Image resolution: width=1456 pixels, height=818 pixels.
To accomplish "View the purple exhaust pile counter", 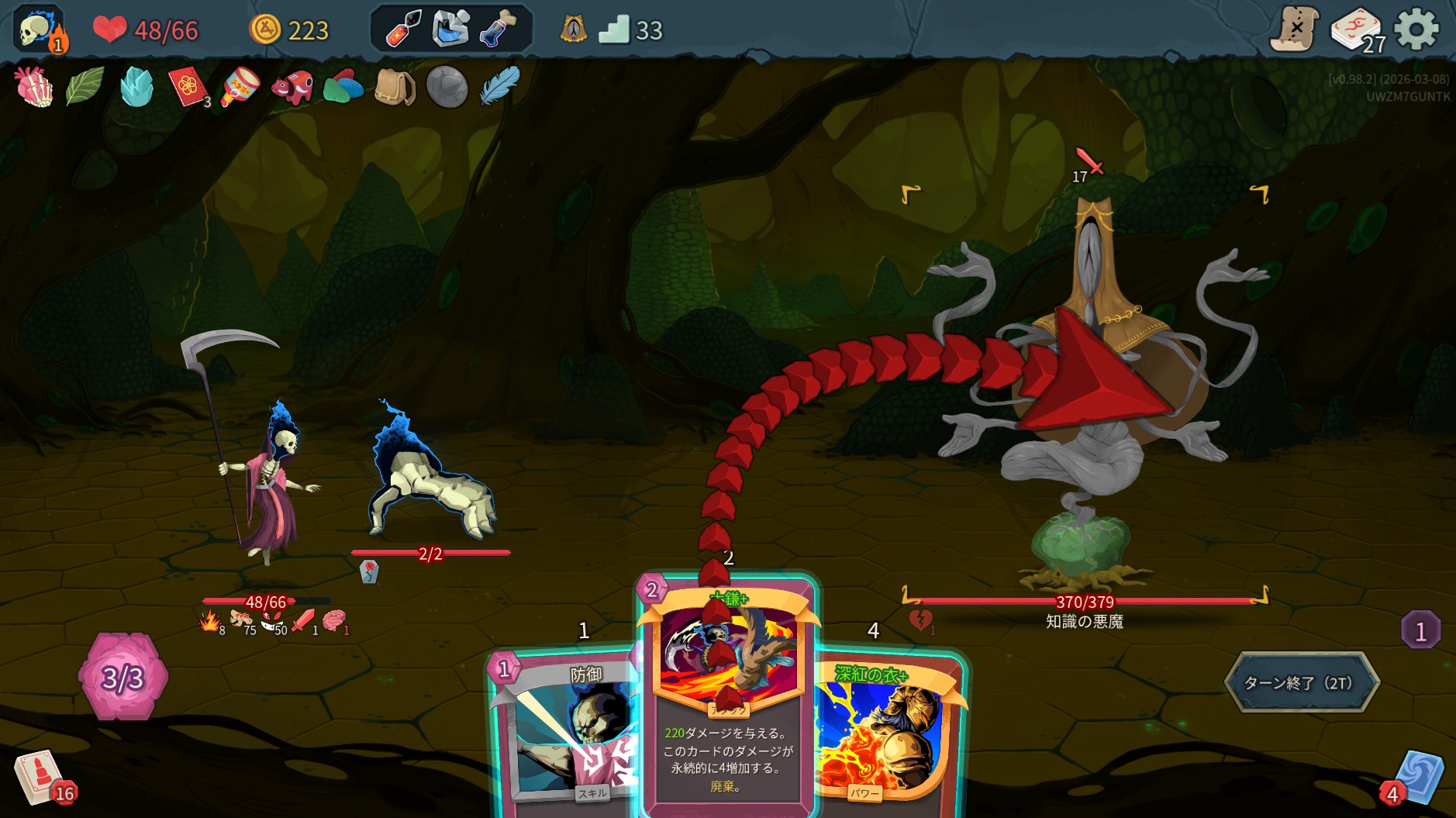I will 1420,631.
